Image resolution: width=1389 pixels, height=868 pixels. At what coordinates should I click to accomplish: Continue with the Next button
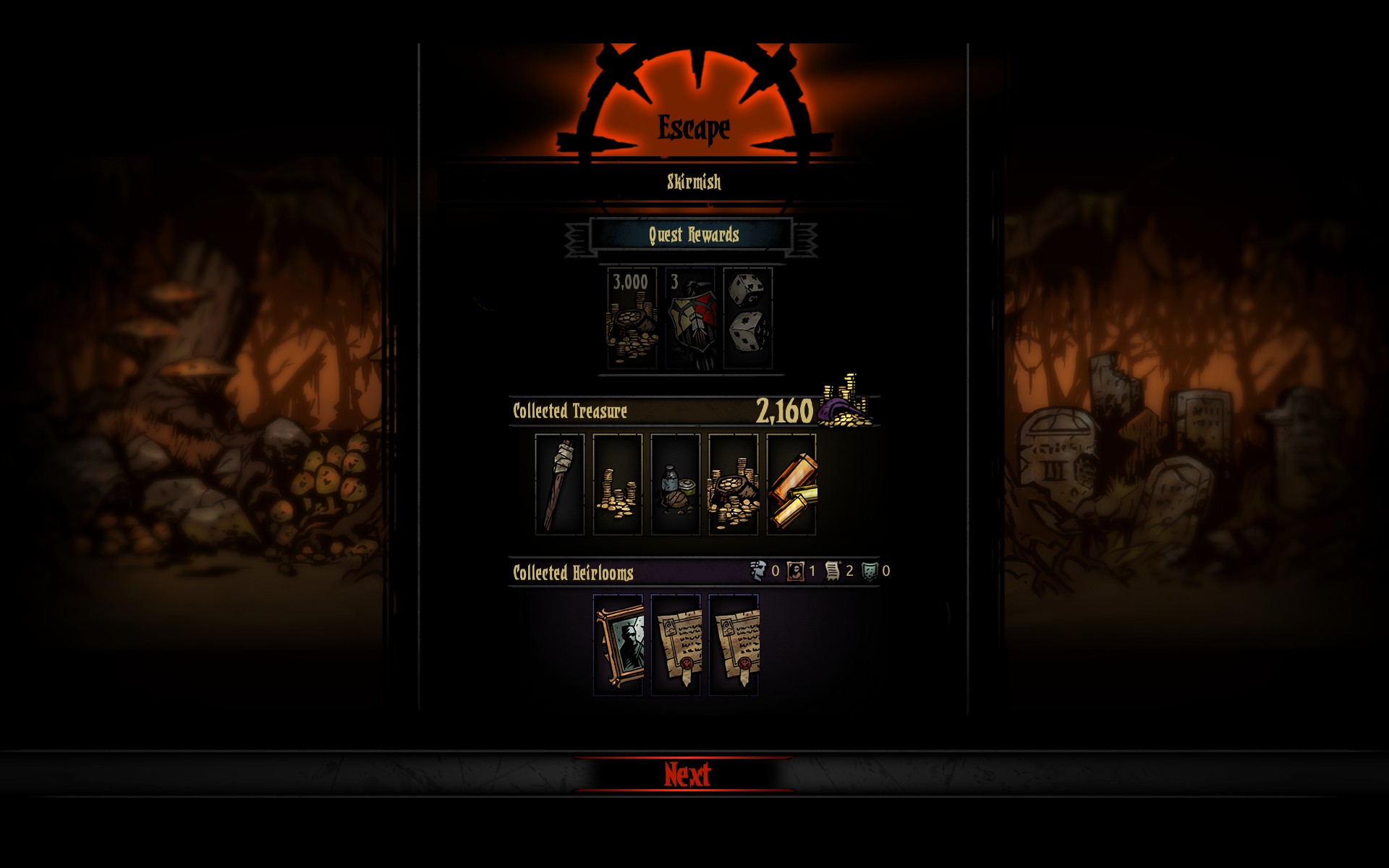[687, 775]
